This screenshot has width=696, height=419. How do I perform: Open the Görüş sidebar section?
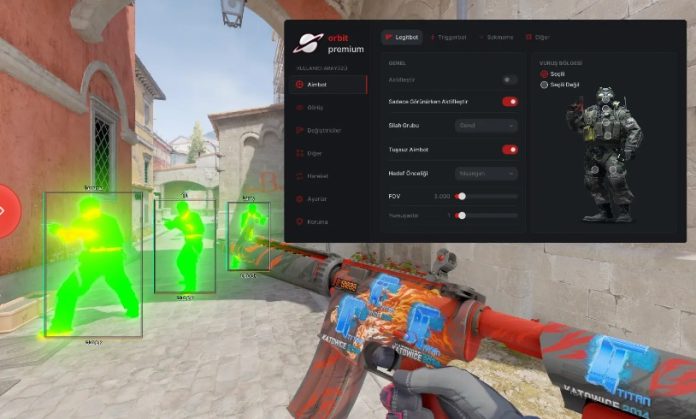(315, 106)
